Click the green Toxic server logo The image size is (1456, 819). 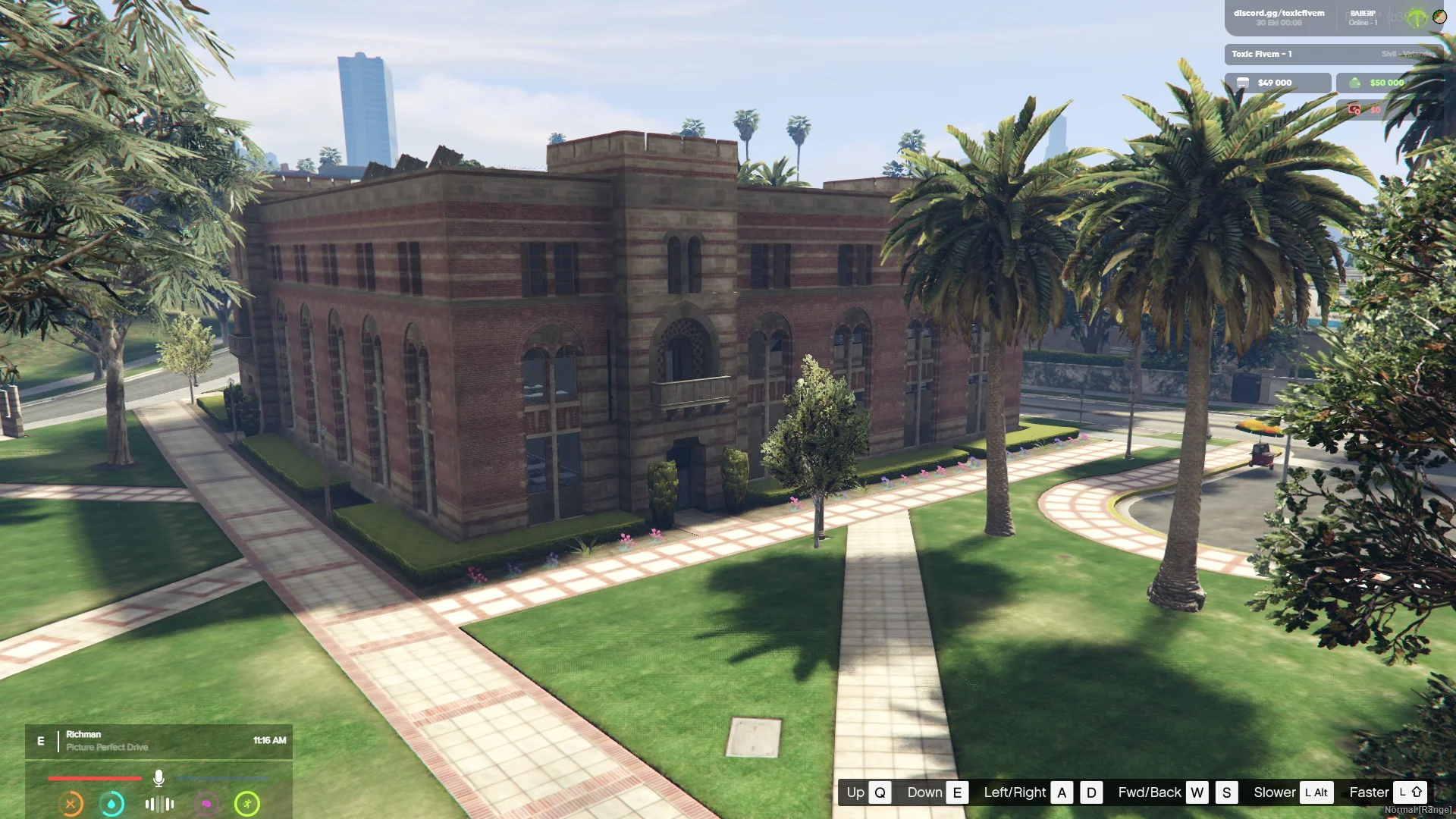[x=1417, y=17]
